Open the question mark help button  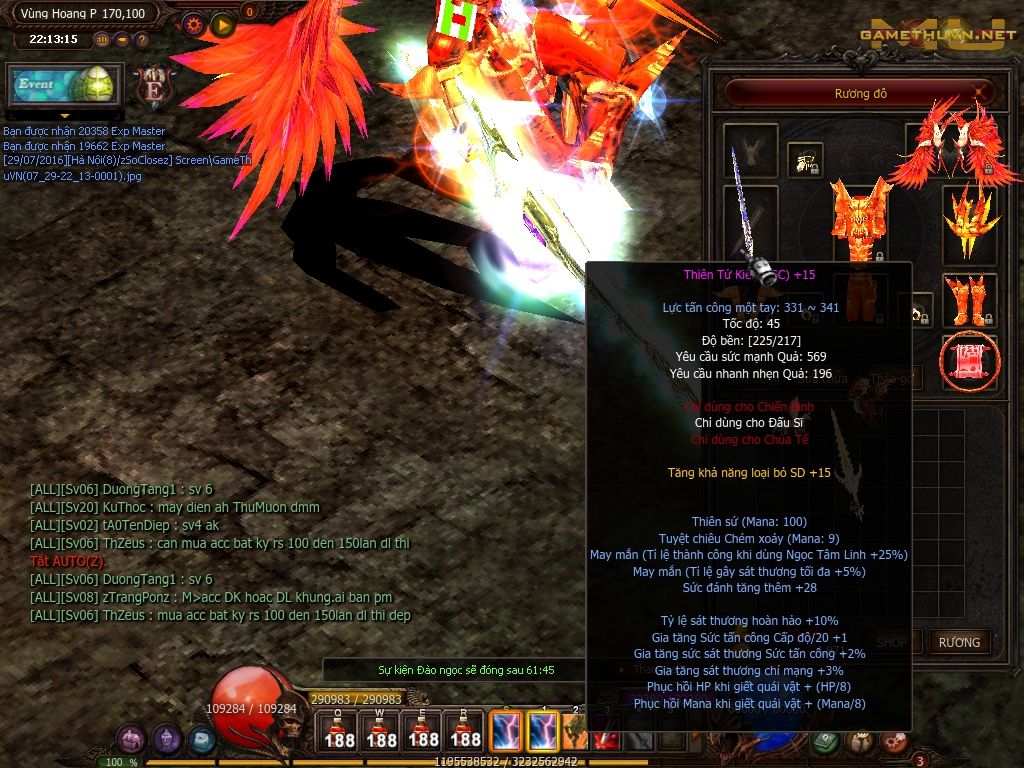click(142, 40)
